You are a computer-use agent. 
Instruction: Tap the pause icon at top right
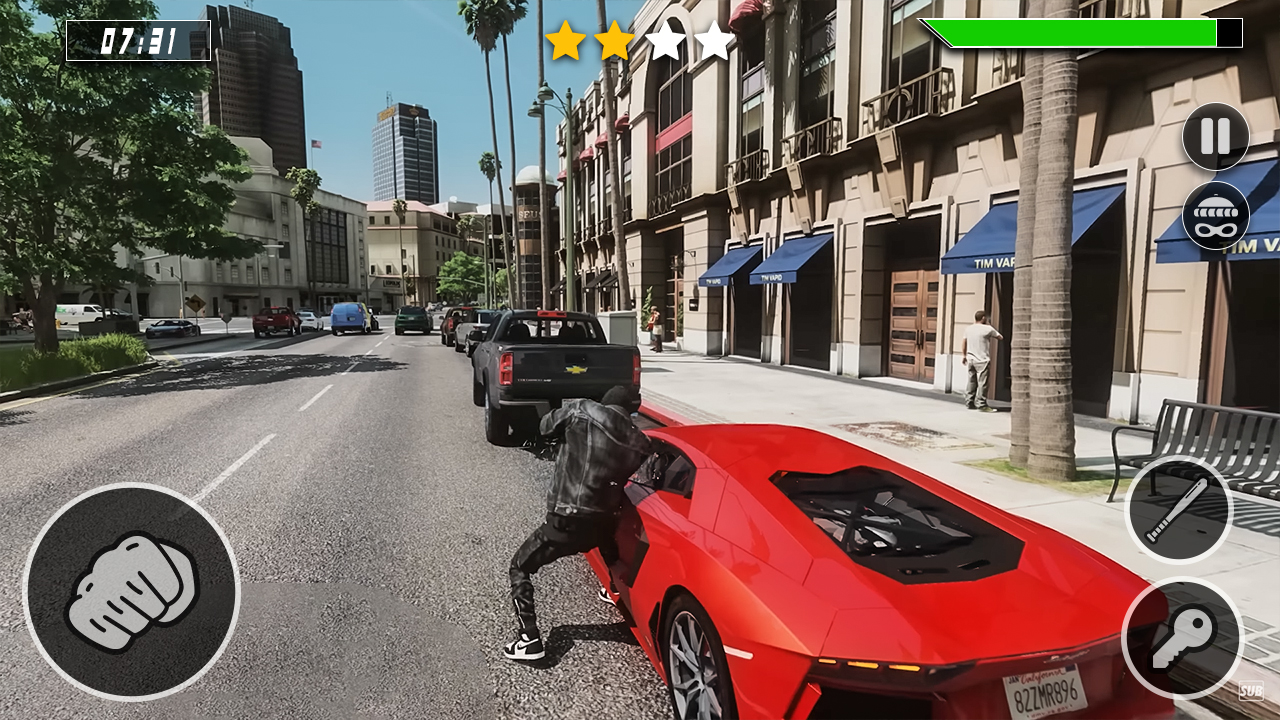tap(1213, 137)
